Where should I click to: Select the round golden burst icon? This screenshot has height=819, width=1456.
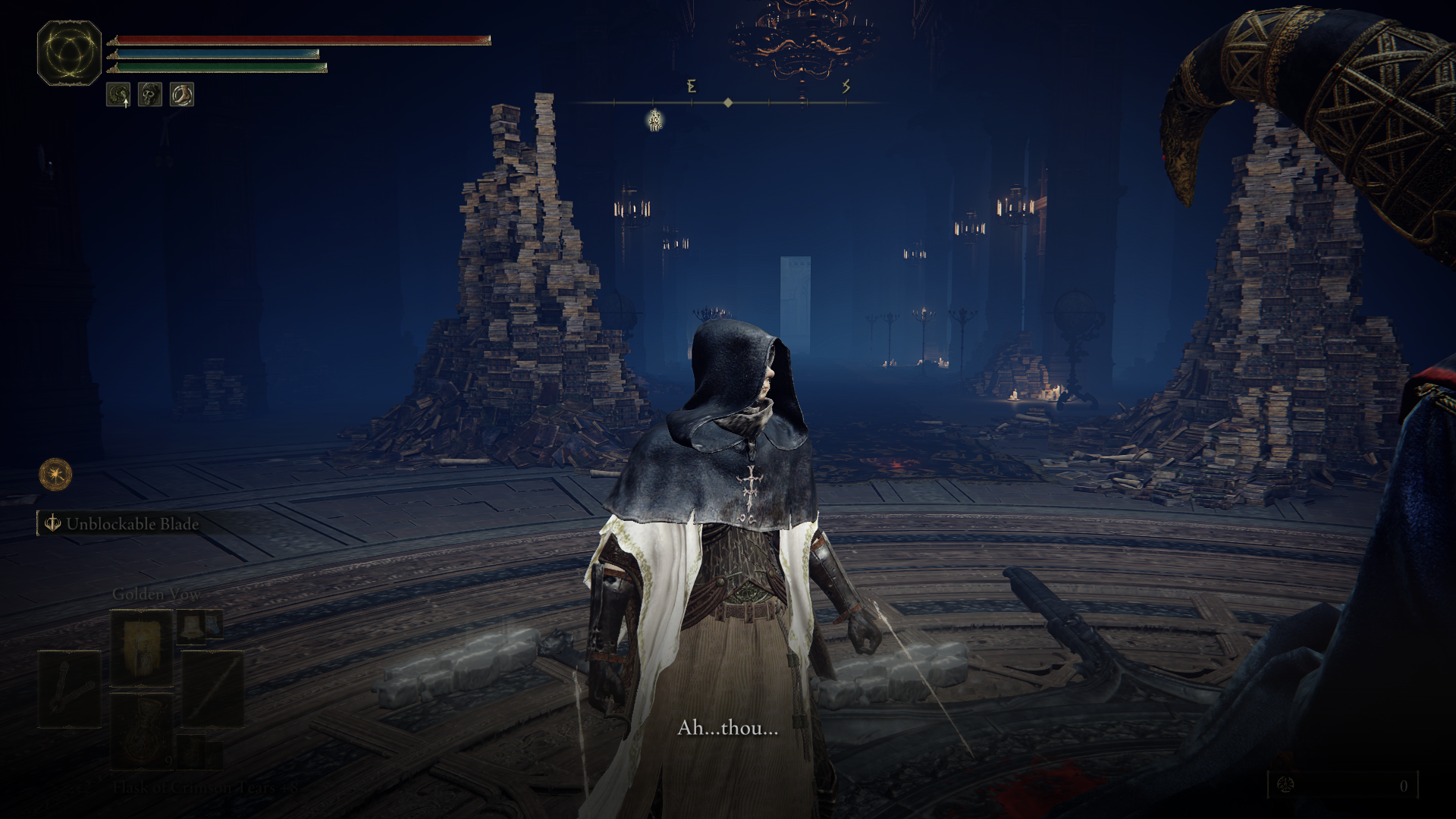click(x=55, y=475)
